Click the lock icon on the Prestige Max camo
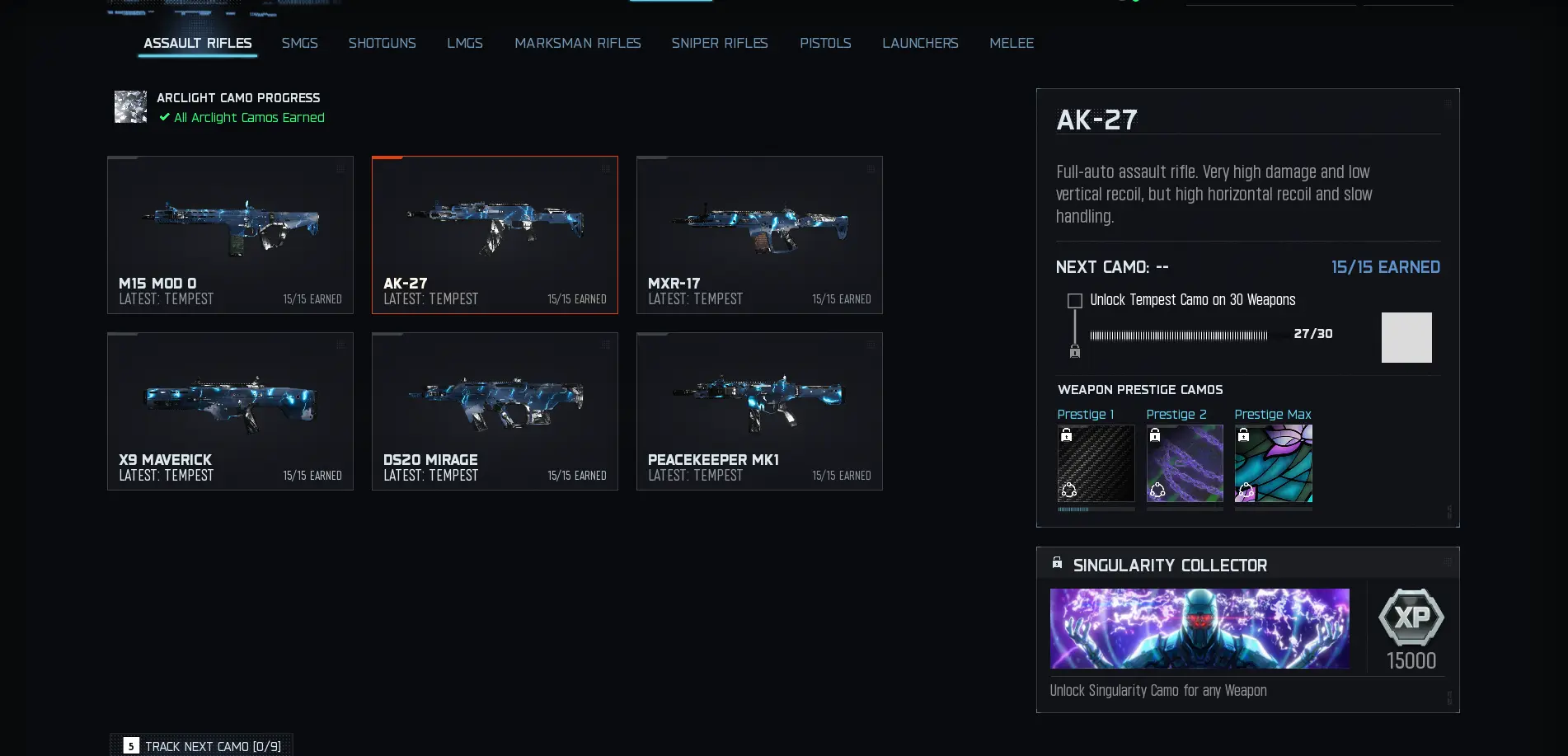1568x756 pixels. tap(1243, 433)
